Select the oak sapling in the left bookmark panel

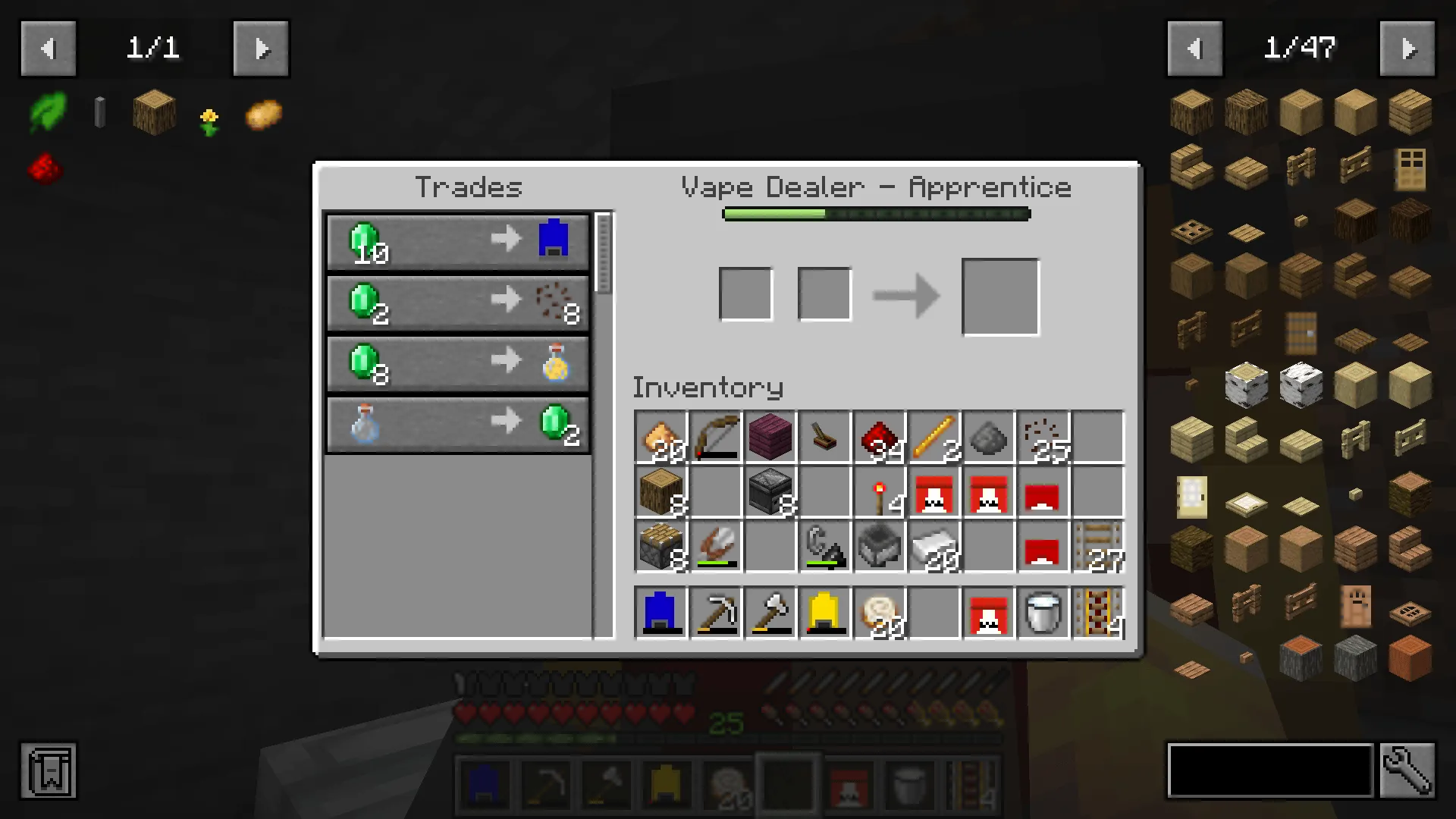click(x=48, y=113)
